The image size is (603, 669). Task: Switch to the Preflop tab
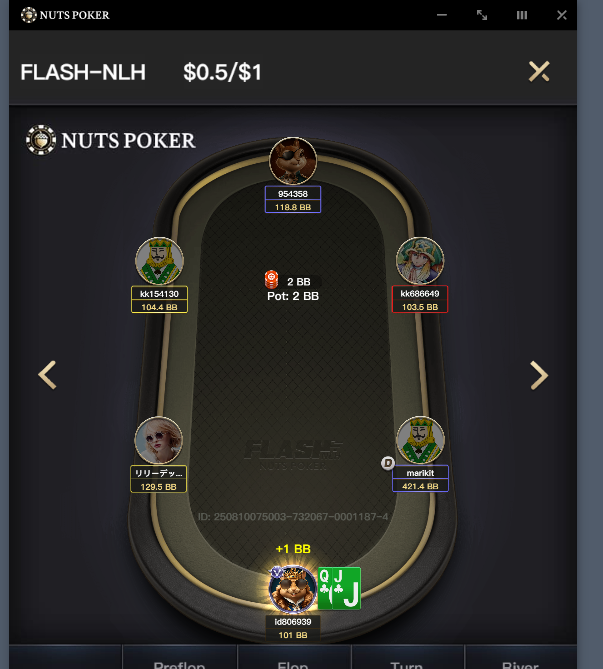179,662
